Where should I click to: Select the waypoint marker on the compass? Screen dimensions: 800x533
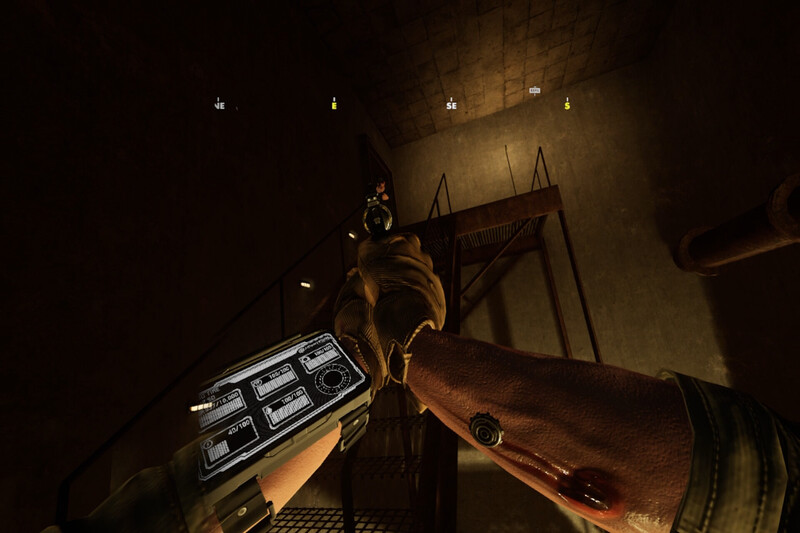tap(535, 91)
